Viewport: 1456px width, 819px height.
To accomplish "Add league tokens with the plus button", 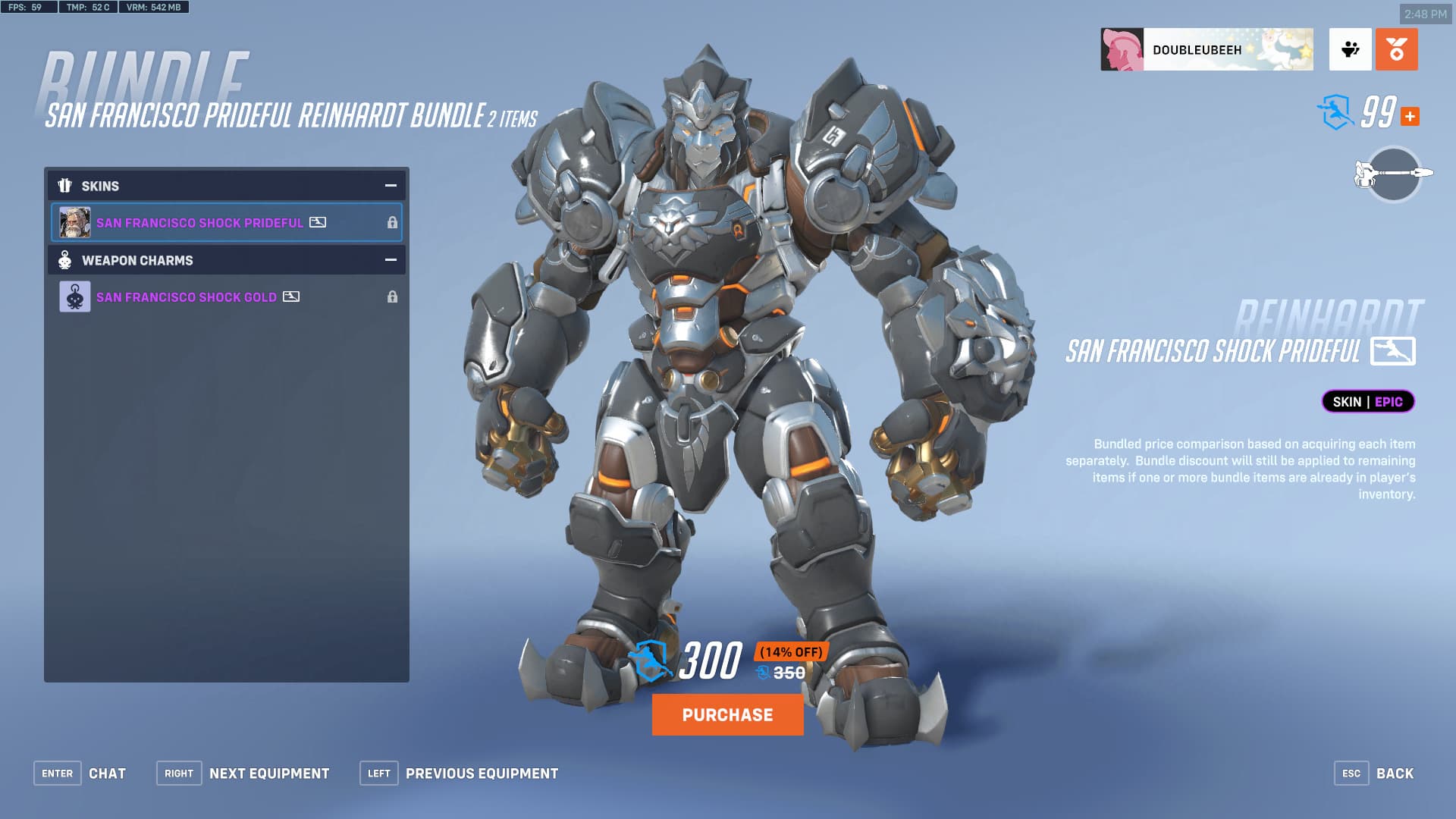I will [x=1410, y=117].
